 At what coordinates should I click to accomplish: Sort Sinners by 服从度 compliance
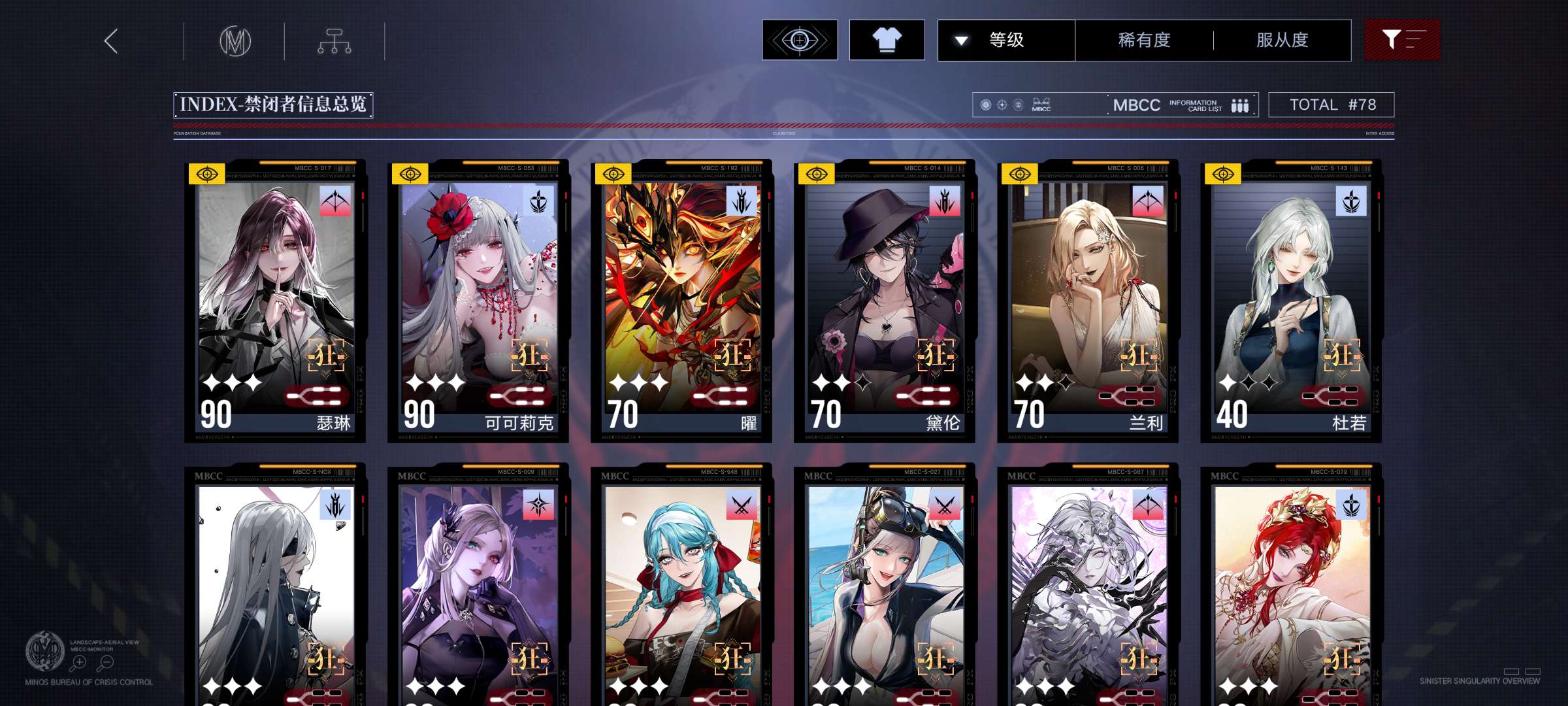tap(1282, 41)
